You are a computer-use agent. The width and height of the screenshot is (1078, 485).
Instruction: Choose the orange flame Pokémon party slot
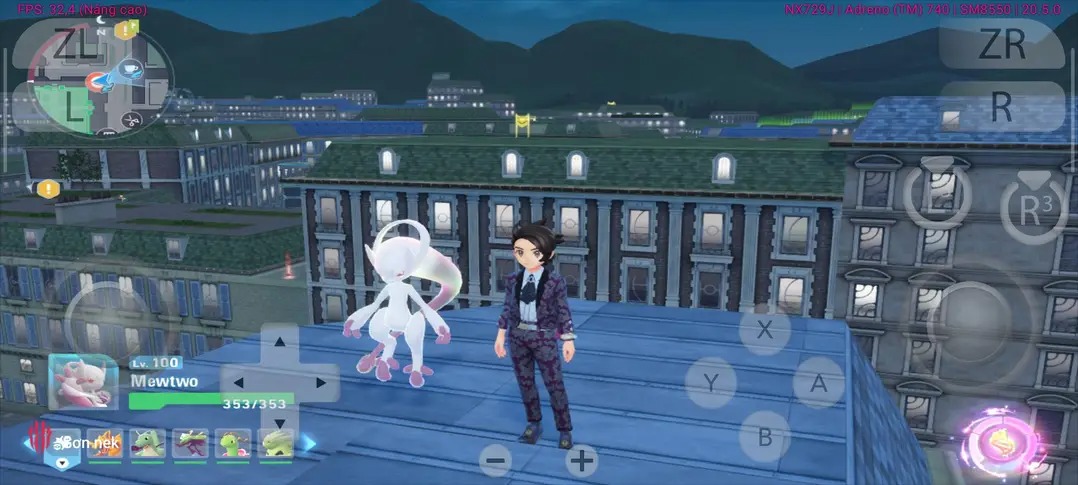(104, 441)
